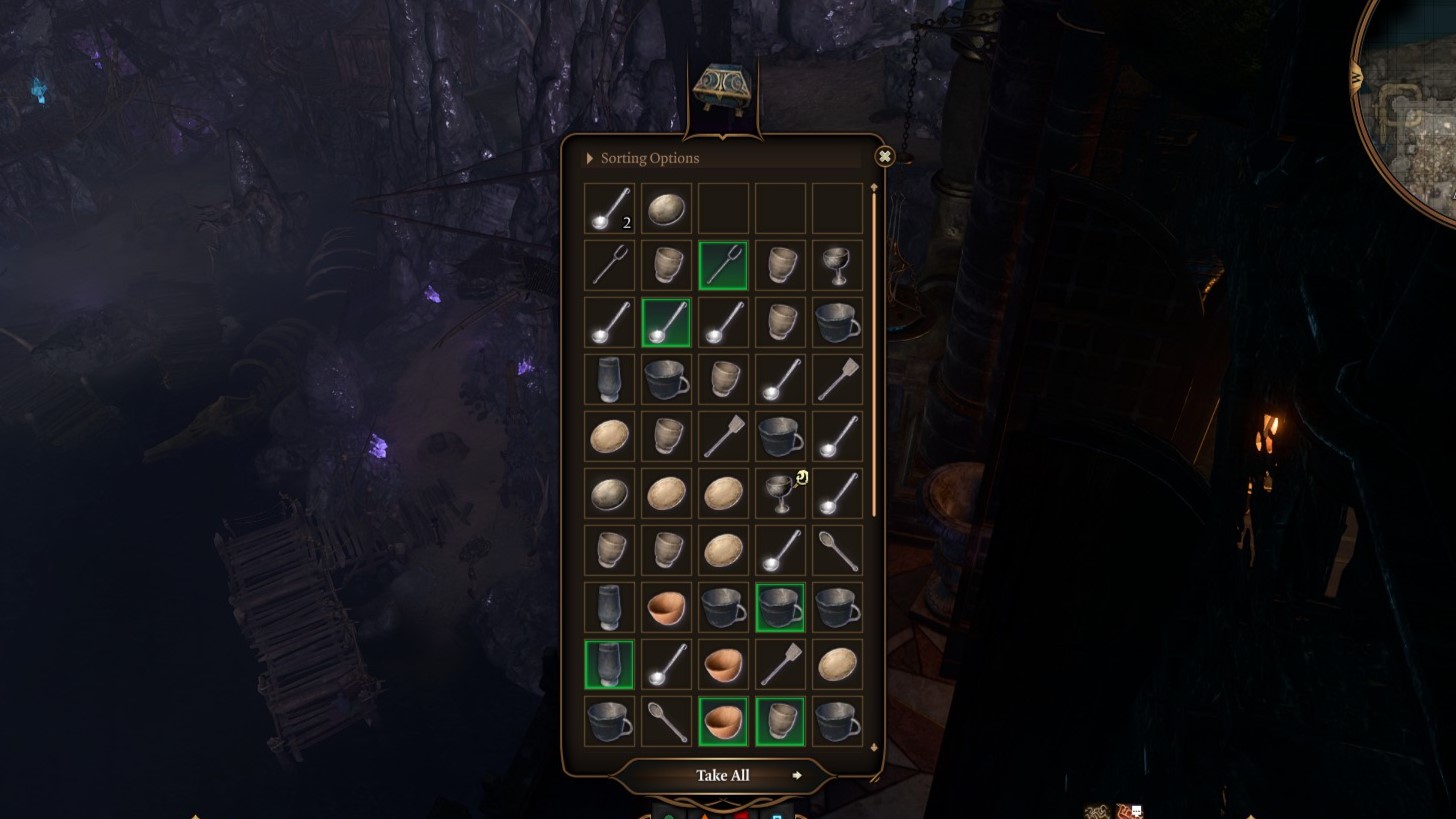Toggle the green-highlighted mug selection
This screenshot has height=819, width=1456.
(x=780, y=607)
